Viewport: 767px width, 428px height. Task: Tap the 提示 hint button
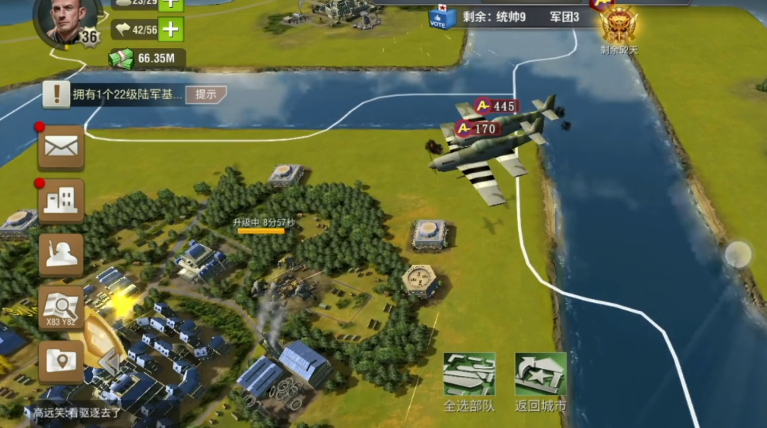[x=206, y=94]
